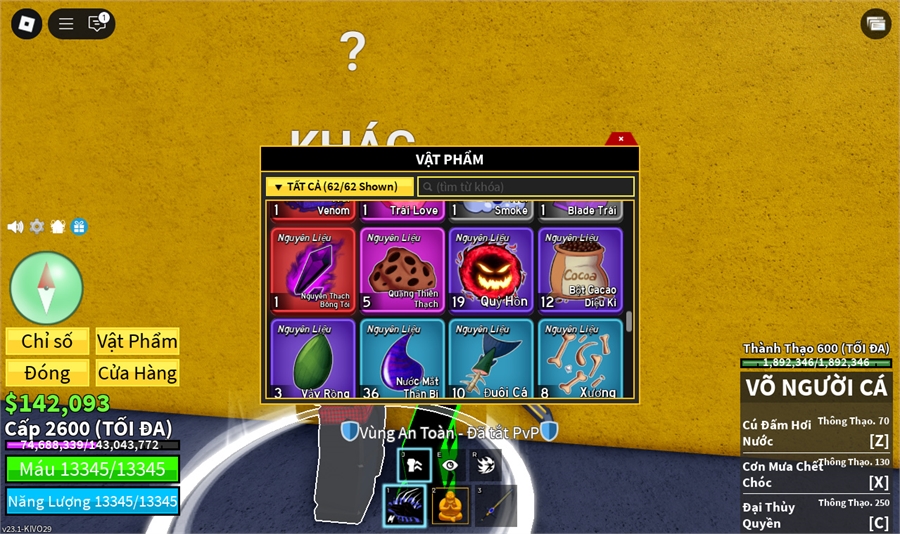900x534 pixels.
Task: Open the Roblox chat overlay
Action: point(97,24)
